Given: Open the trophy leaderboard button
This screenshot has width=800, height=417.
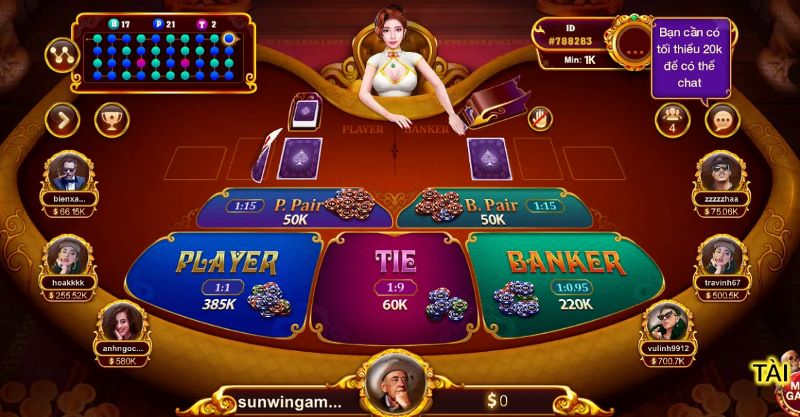Looking at the screenshot, I should click(111, 120).
